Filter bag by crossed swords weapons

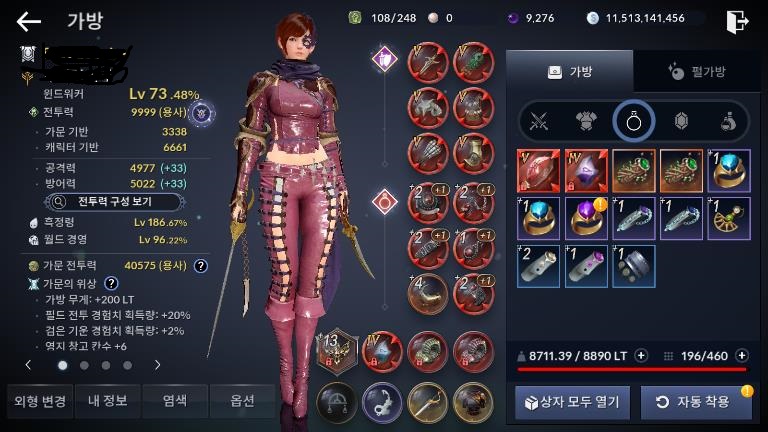(x=541, y=122)
